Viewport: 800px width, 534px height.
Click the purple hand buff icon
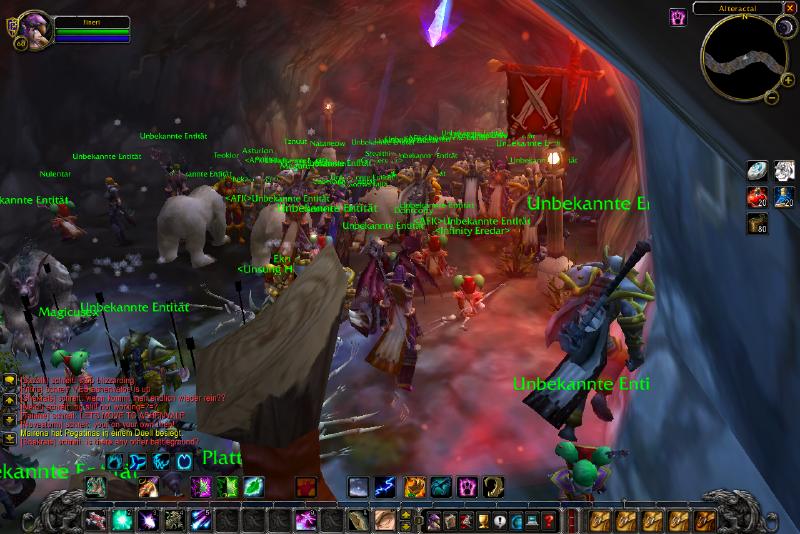[x=677, y=16]
